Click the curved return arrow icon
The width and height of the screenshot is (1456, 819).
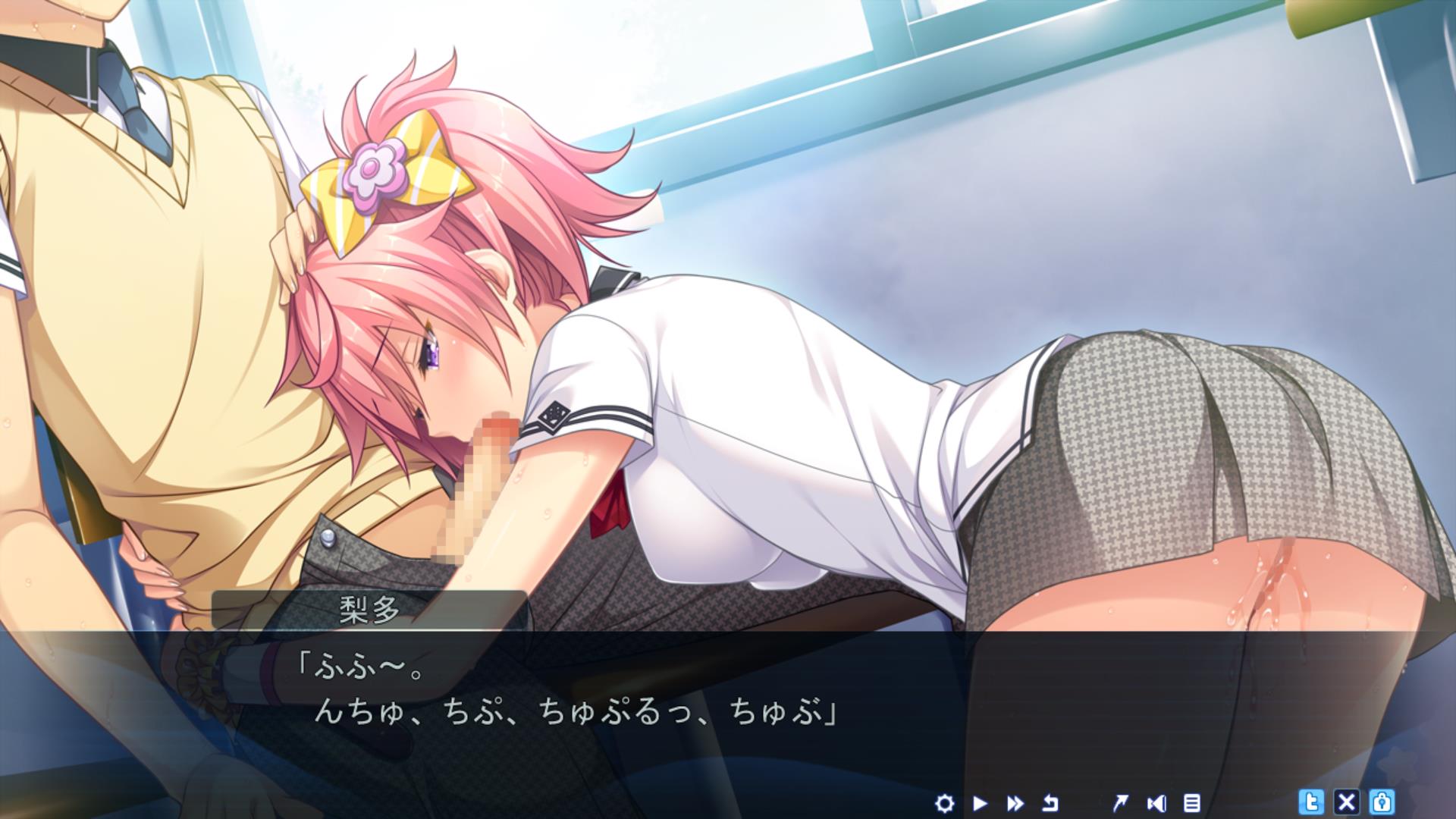tap(1050, 802)
